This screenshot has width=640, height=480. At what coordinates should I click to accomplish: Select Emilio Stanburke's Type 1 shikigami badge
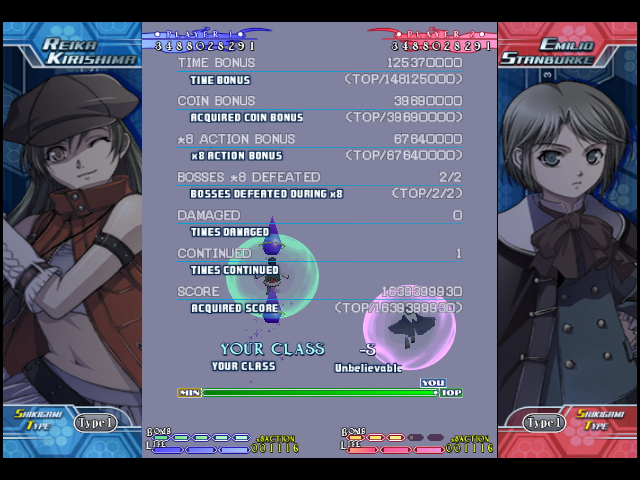(545, 422)
